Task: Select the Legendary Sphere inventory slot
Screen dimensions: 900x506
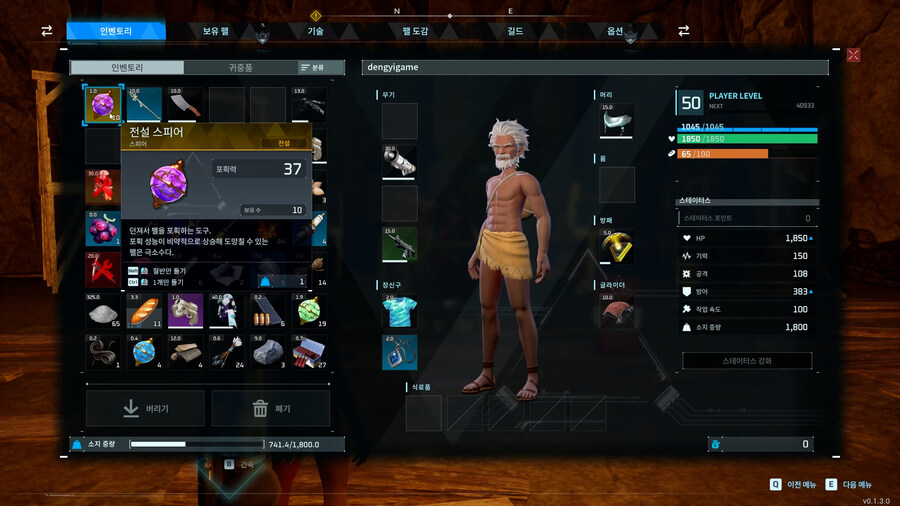Action: [104, 104]
